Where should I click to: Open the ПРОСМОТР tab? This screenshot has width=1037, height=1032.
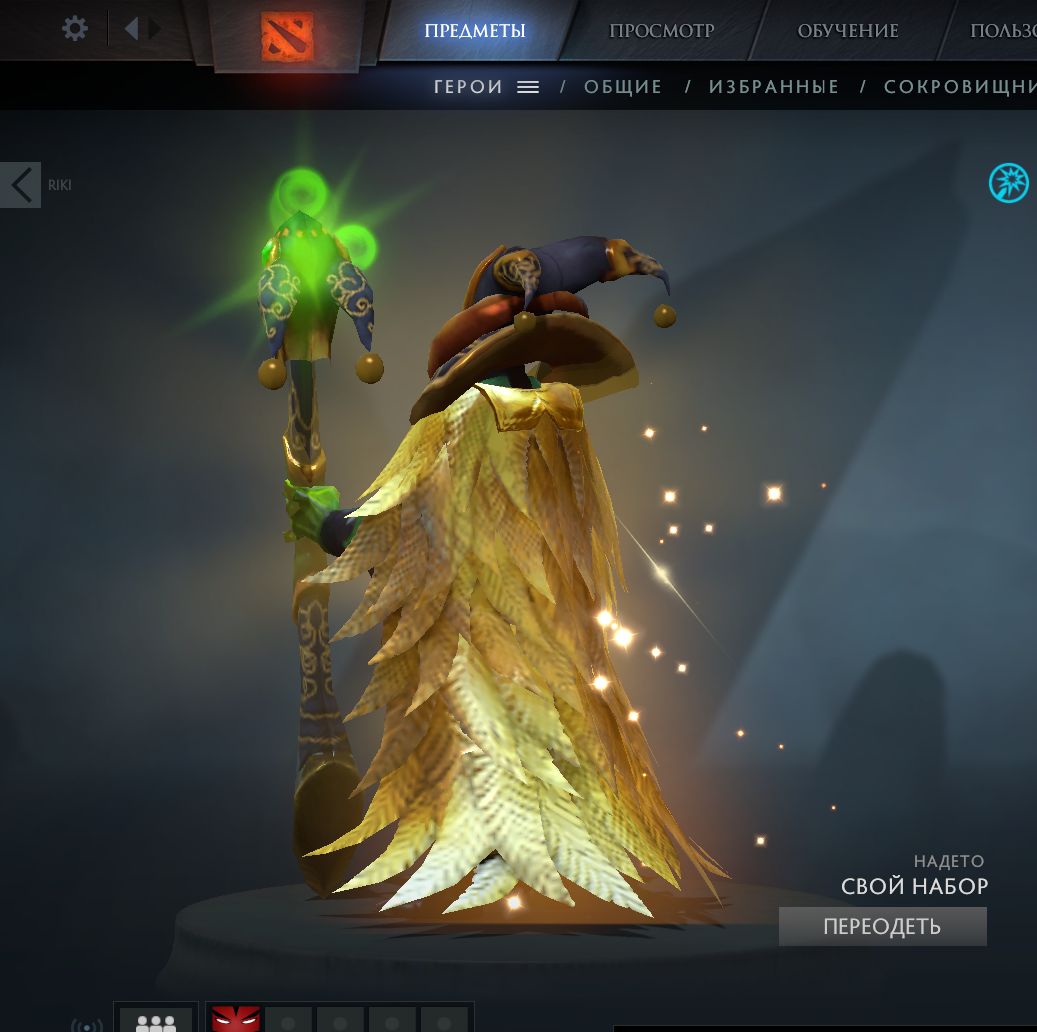pos(661,30)
